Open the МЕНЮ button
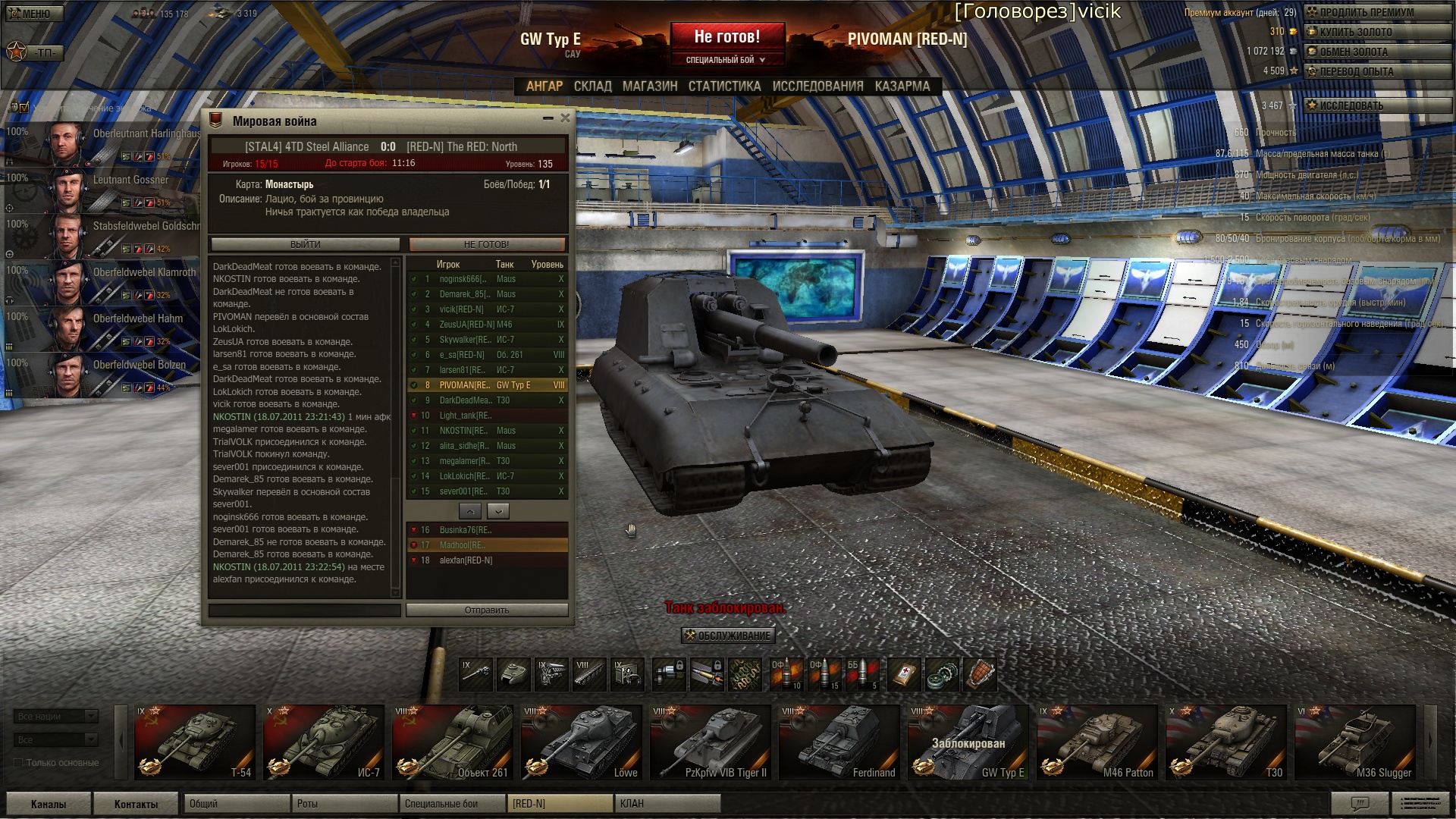The width and height of the screenshot is (1456, 819). click(x=35, y=14)
